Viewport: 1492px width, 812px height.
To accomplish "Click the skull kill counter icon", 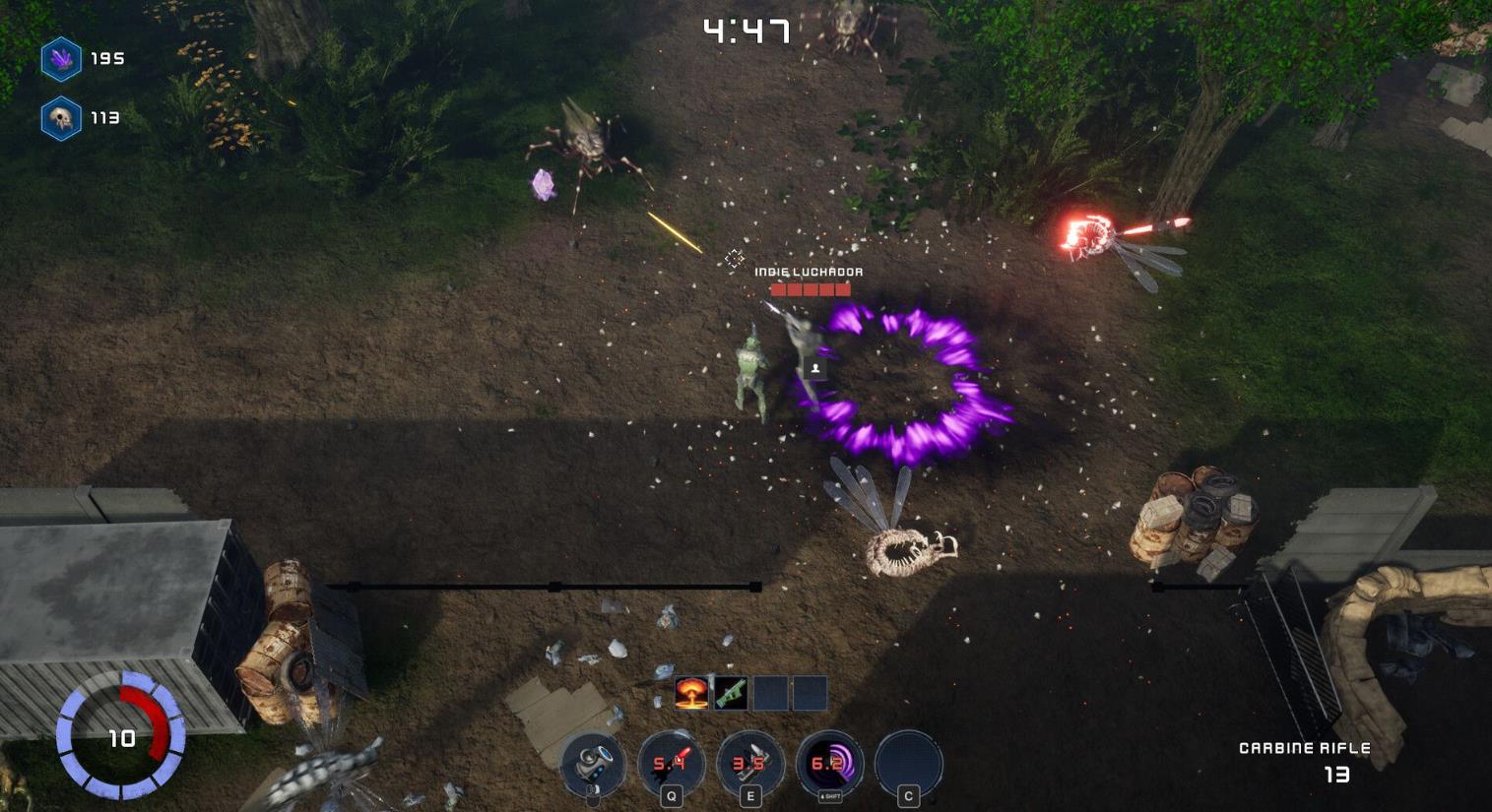I will pos(61,118).
